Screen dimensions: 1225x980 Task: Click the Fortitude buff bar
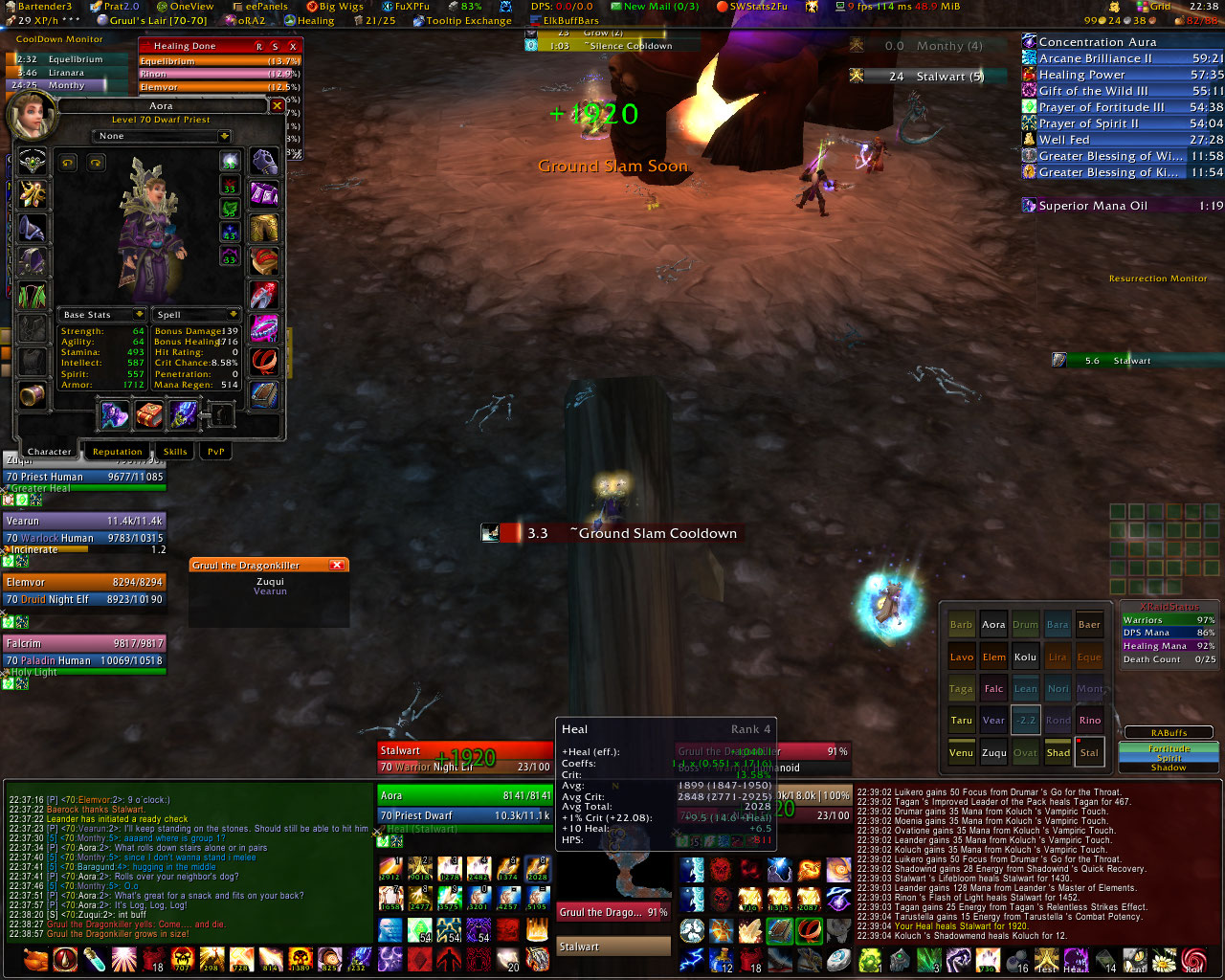click(1169, 748)
